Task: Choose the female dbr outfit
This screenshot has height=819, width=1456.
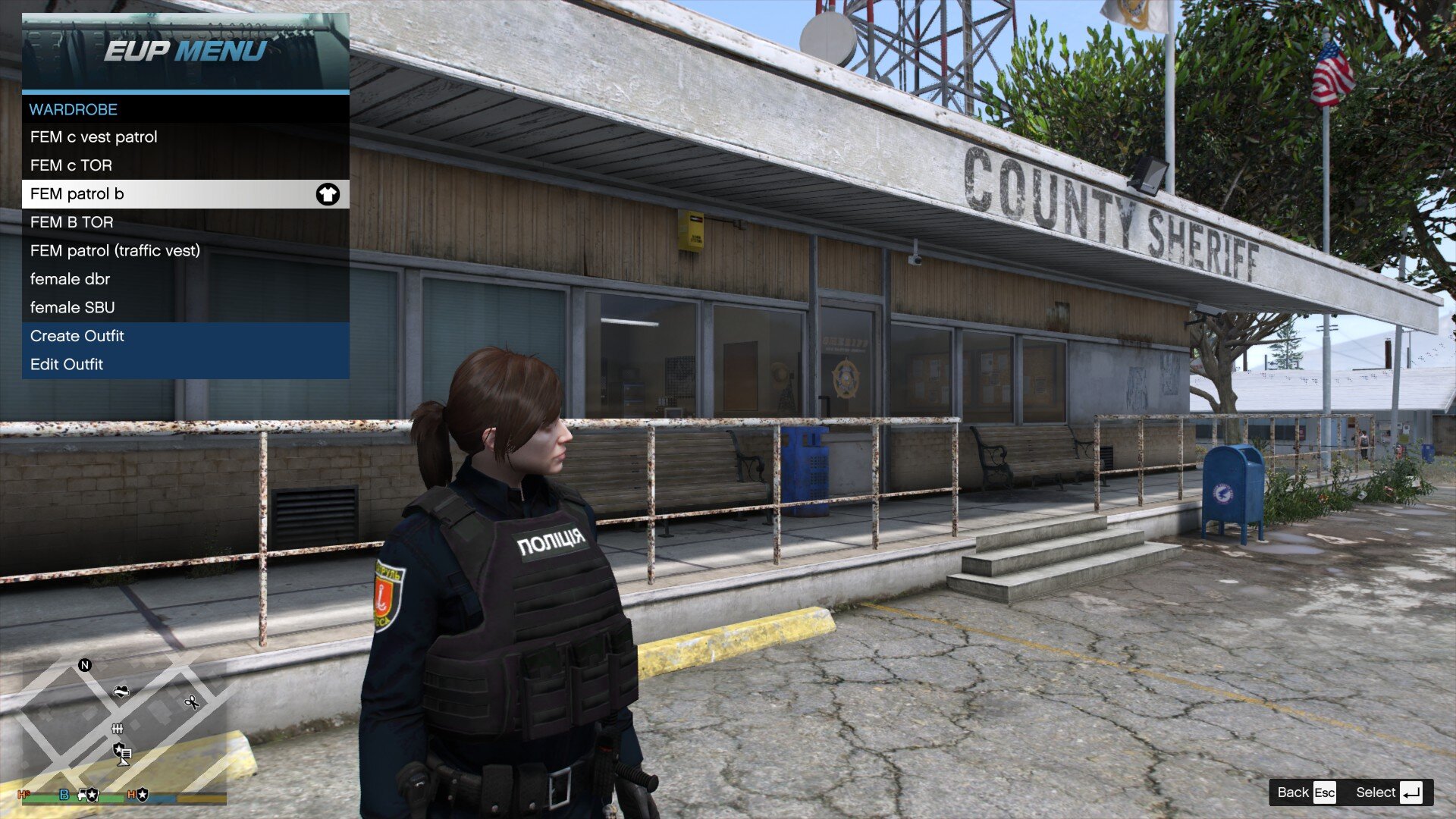Action: click(185, 279)
